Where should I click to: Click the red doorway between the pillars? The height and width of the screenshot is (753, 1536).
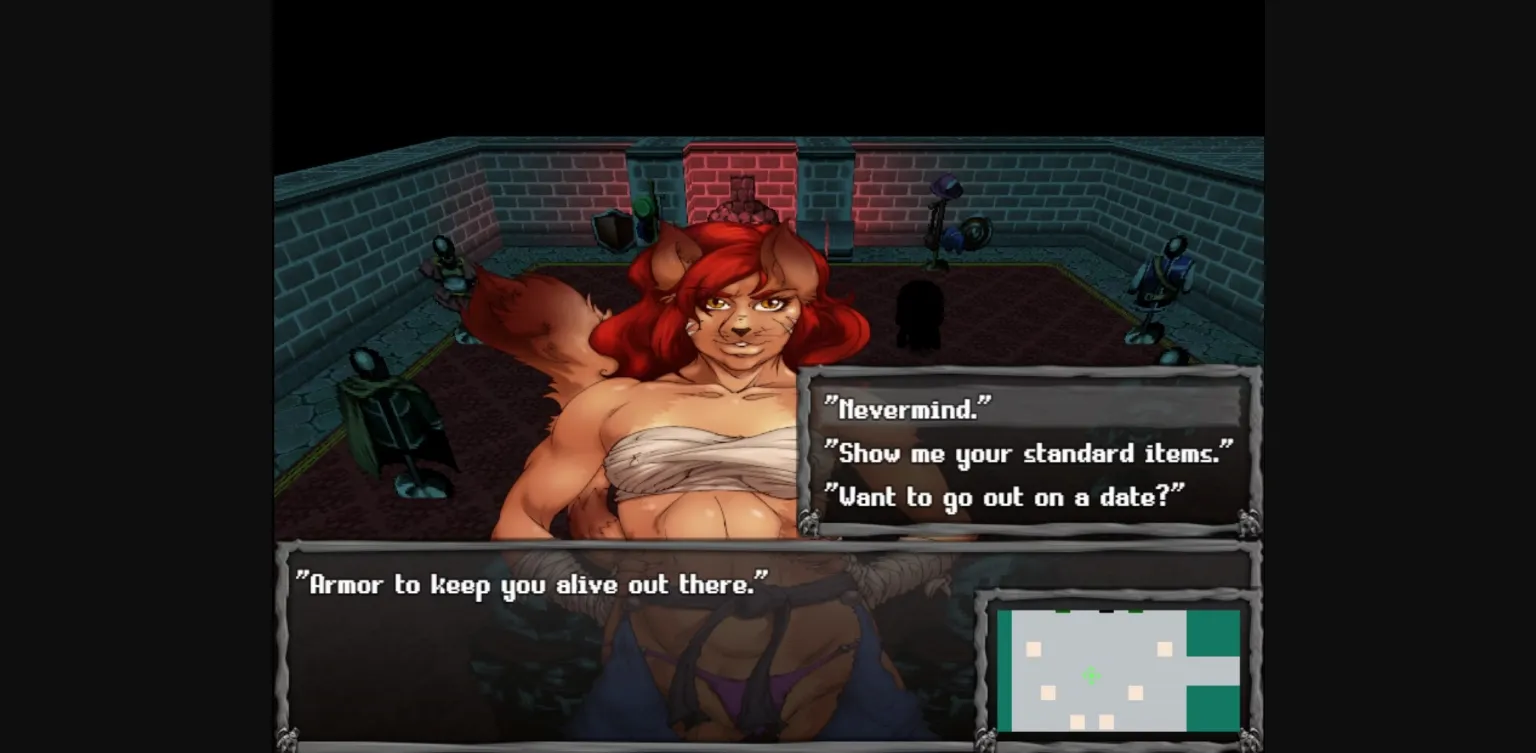click(742, 170)
